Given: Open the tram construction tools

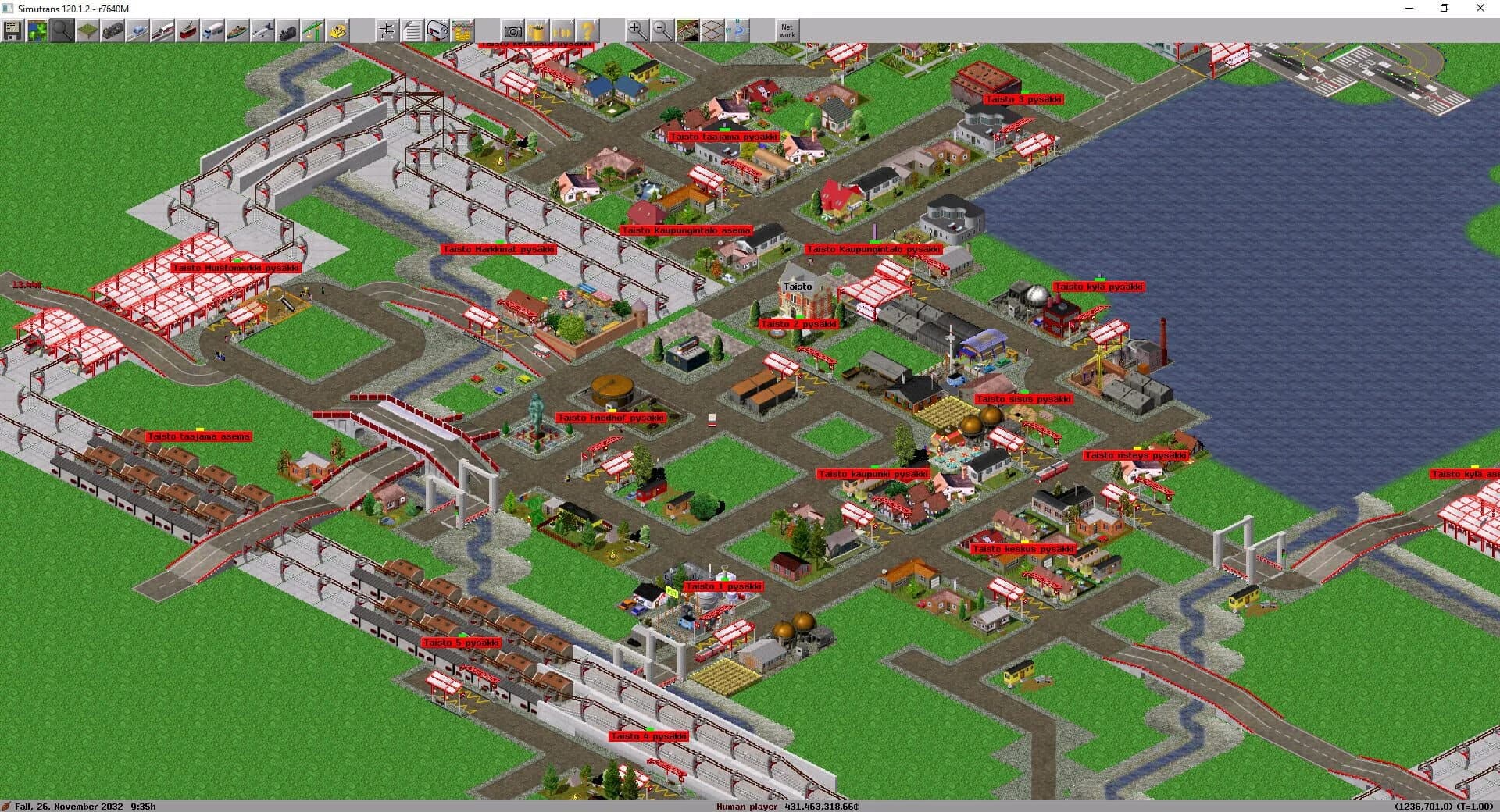Looking at the screenshot, I should coord(187,31).
